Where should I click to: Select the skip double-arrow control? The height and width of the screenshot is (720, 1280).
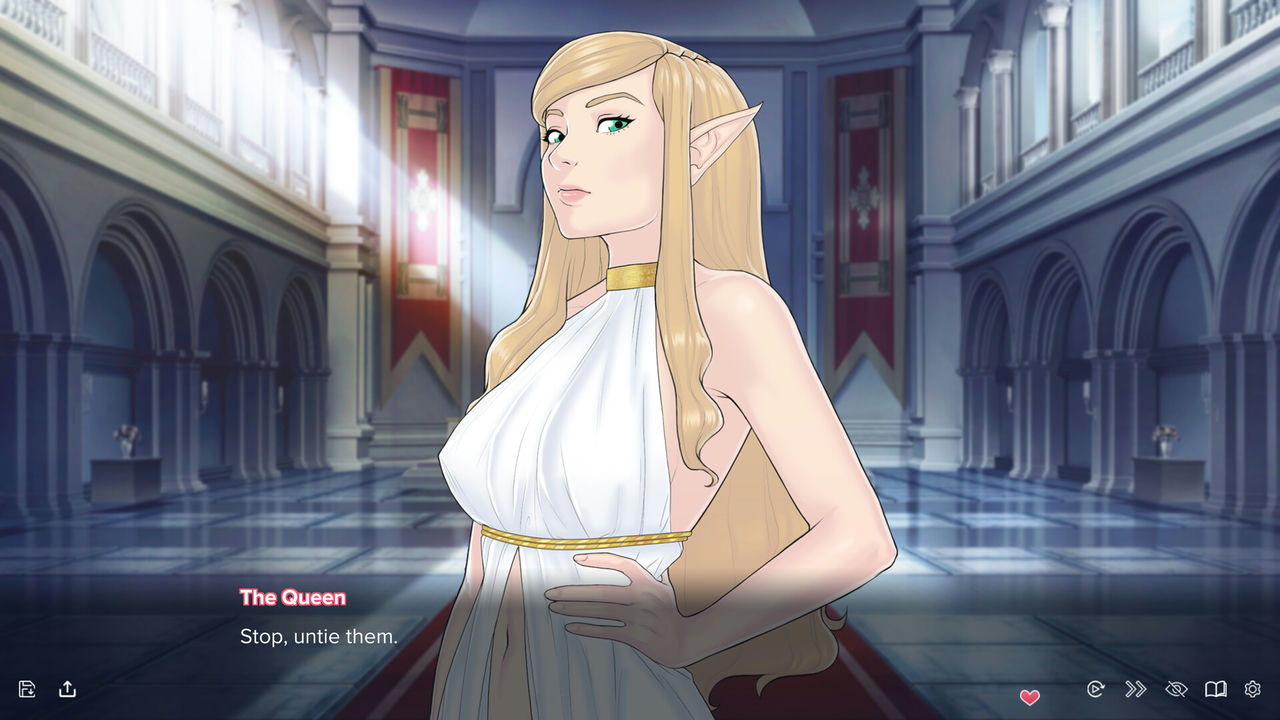tap(1135, 689)
